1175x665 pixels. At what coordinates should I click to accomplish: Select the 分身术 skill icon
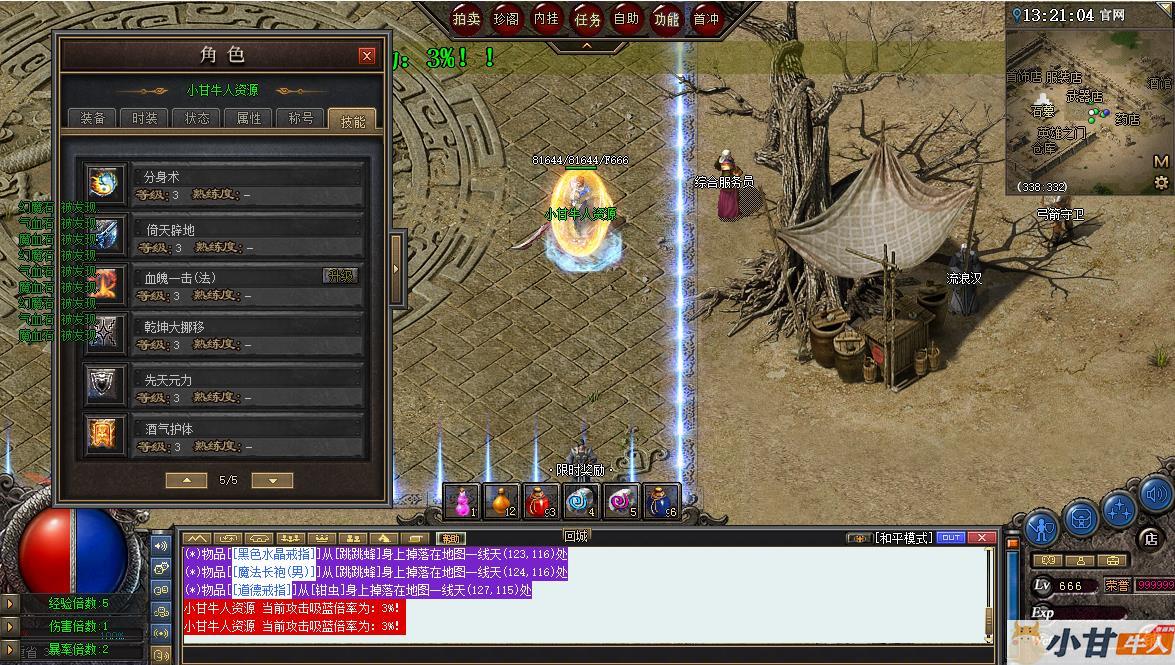click(105, 184)
